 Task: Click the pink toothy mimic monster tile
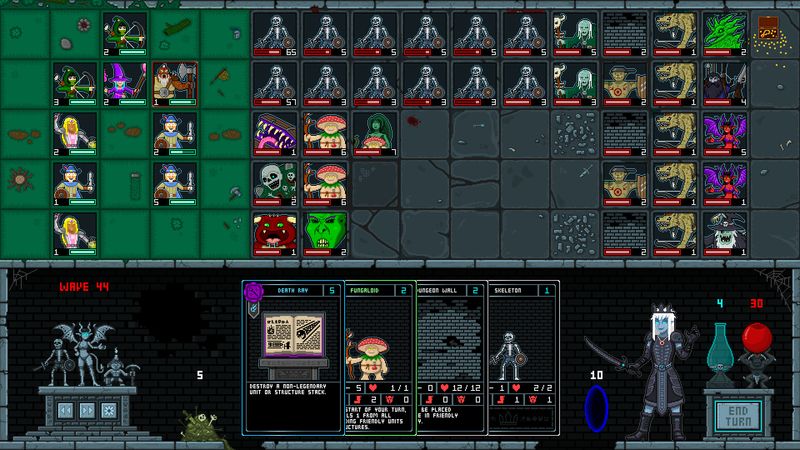tap(275, 133)
